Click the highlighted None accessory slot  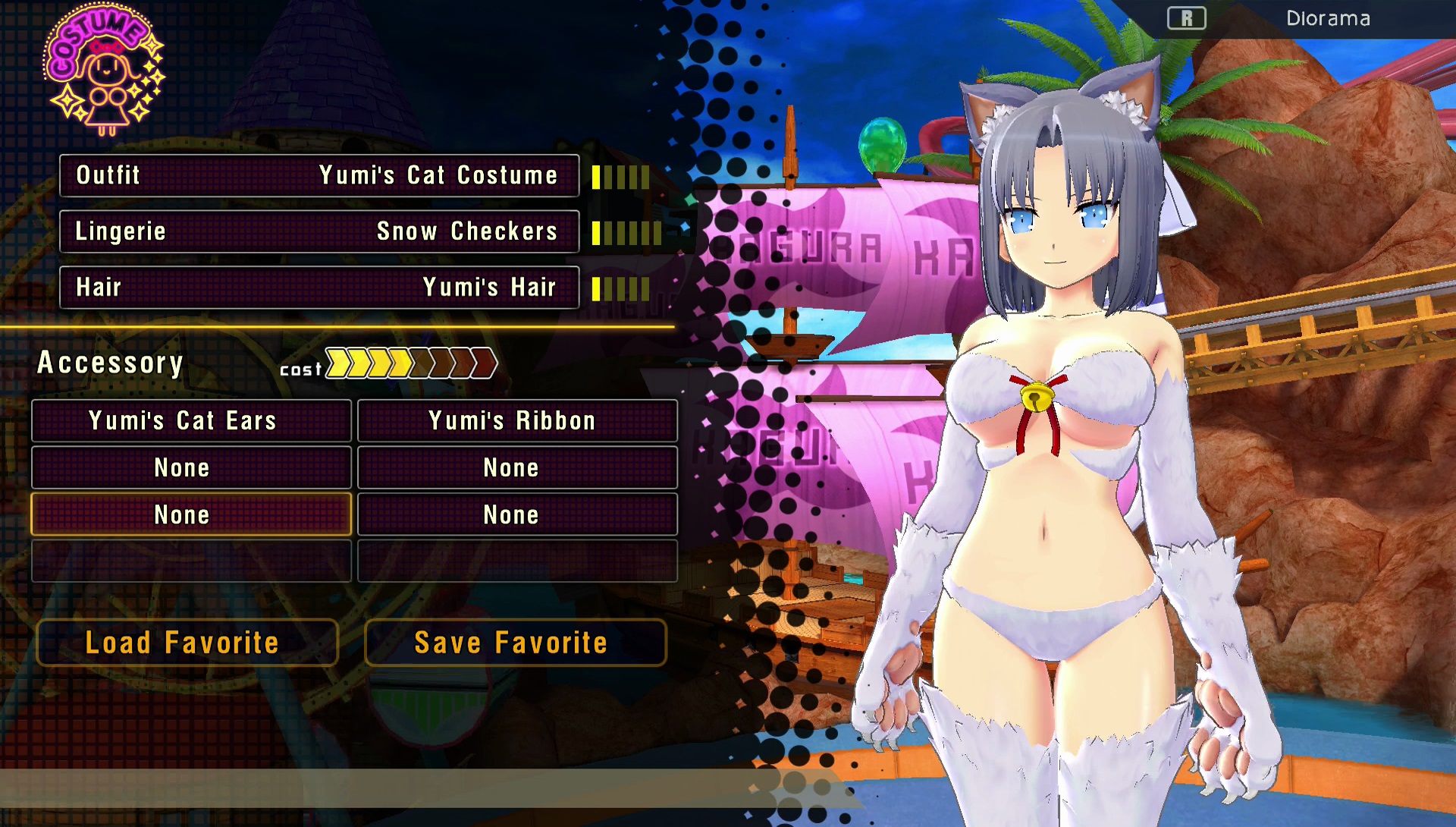(191, 514)
